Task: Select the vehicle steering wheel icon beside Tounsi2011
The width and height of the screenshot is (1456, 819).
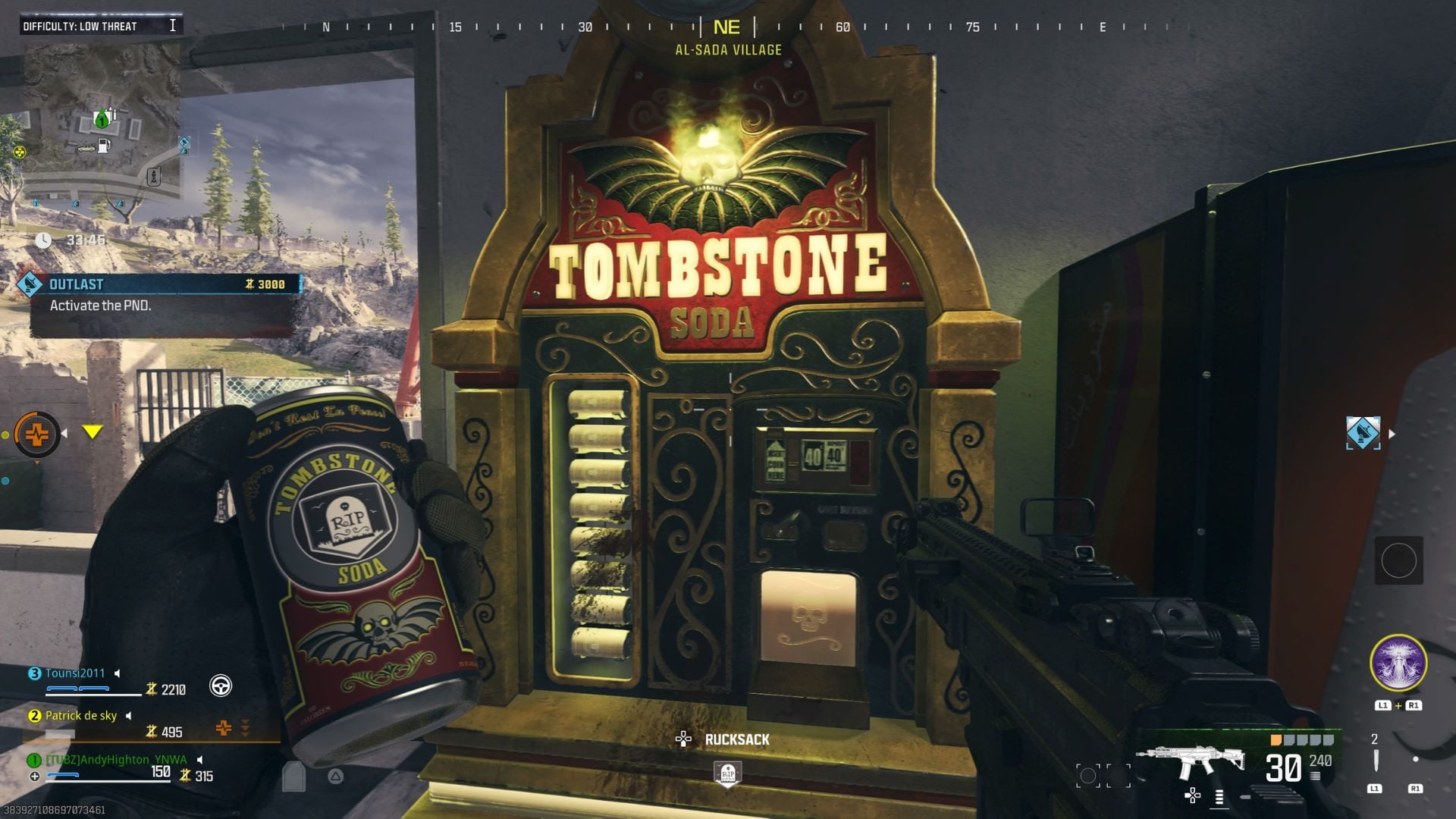Action: 221,686
